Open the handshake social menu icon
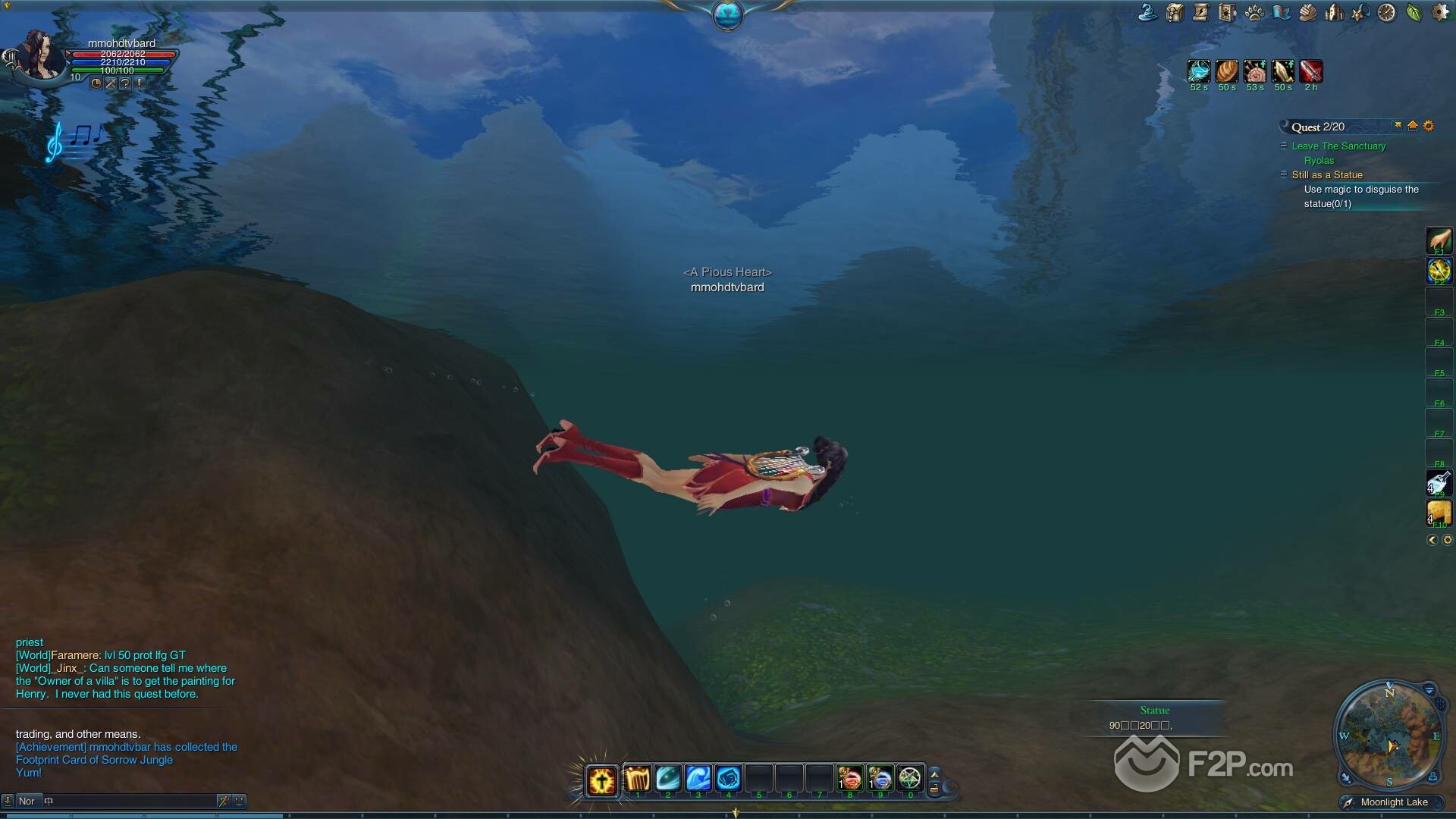Viewport: 1456px width, 819px height. [1307, 12]
